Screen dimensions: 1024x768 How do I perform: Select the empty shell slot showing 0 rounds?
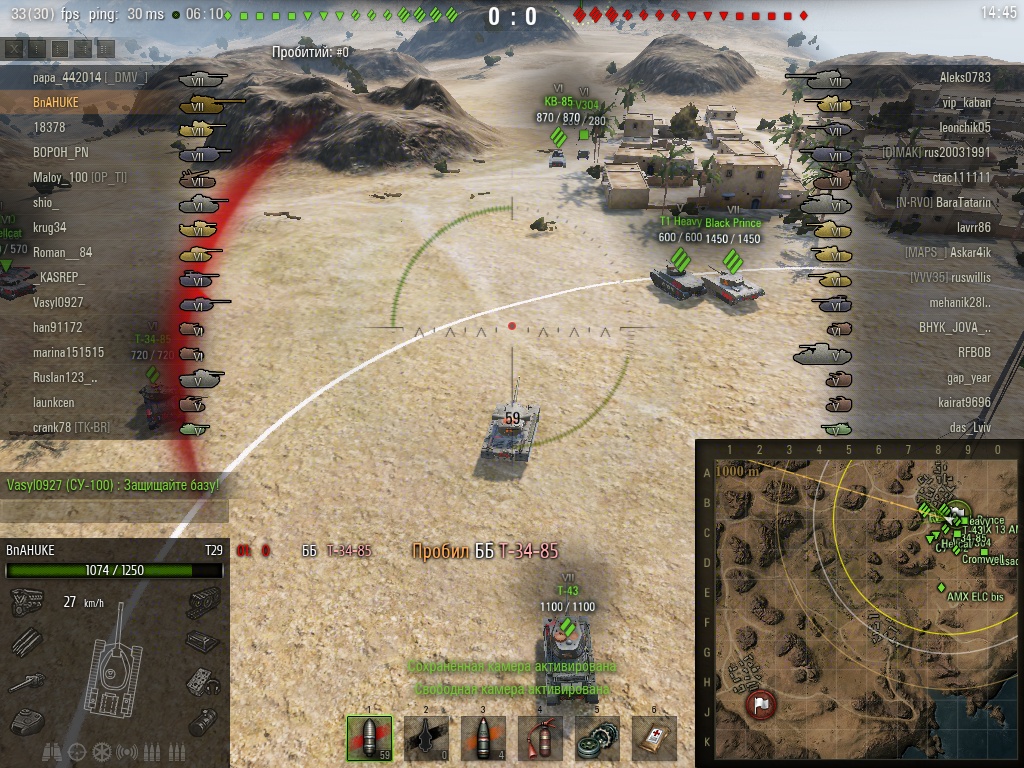426,738
